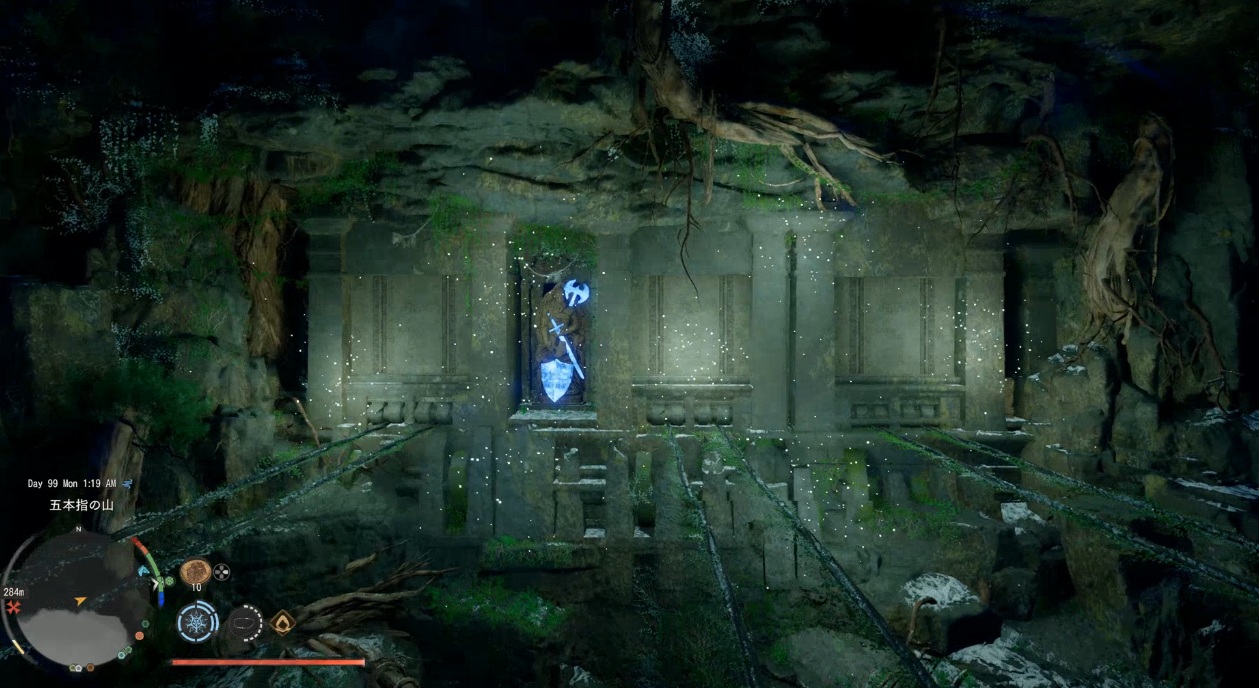Select the frost snowflake ability icon
Viewport: 1259px width, 688px height.
[197, 622]
